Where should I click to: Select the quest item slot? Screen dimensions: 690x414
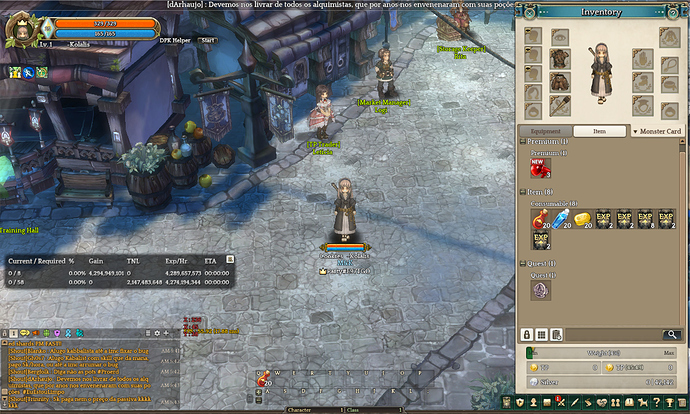point(540,289)
